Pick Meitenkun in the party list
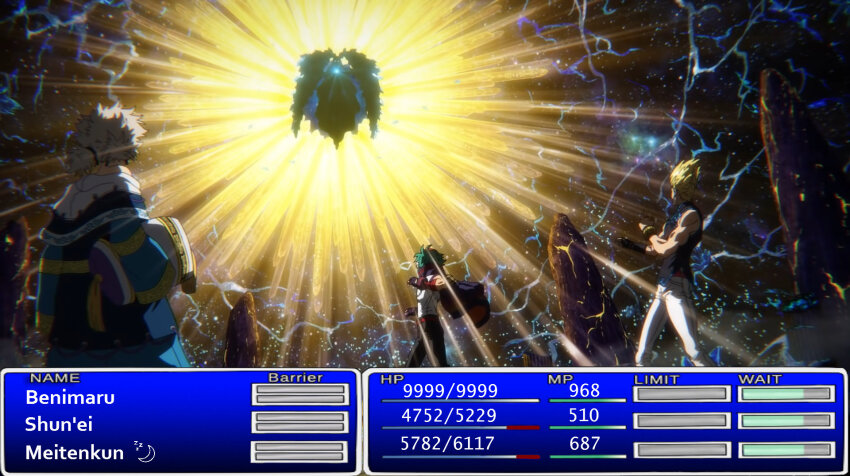Viewport: 850px width, 476px height. 75,452
